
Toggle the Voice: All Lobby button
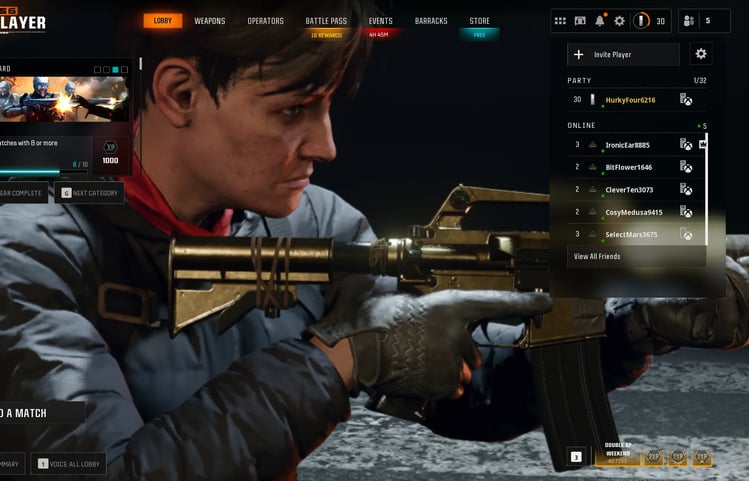click(x=68, y=463)
